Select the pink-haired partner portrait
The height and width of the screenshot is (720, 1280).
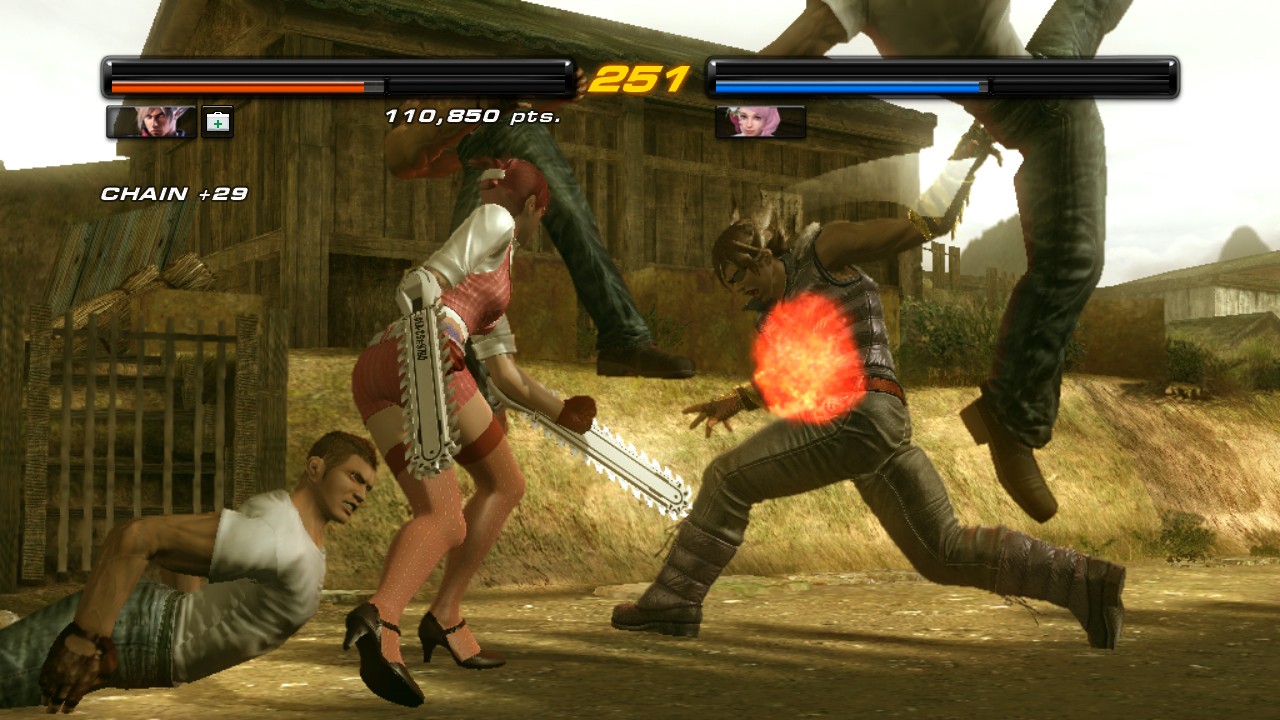pyautogui.click(x=760, y=122)
